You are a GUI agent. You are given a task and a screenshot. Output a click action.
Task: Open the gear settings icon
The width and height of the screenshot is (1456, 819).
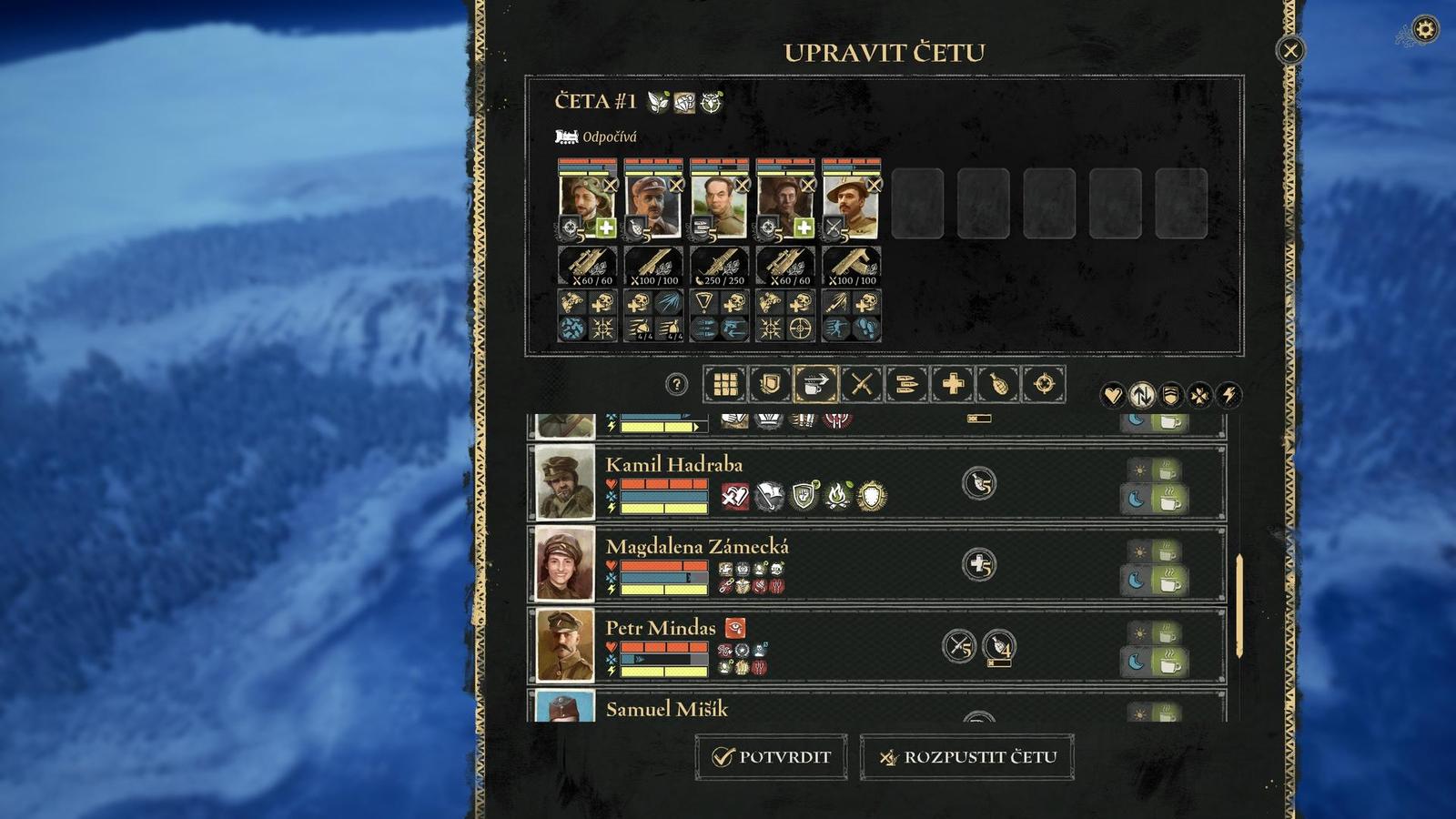click(1424, 30)
